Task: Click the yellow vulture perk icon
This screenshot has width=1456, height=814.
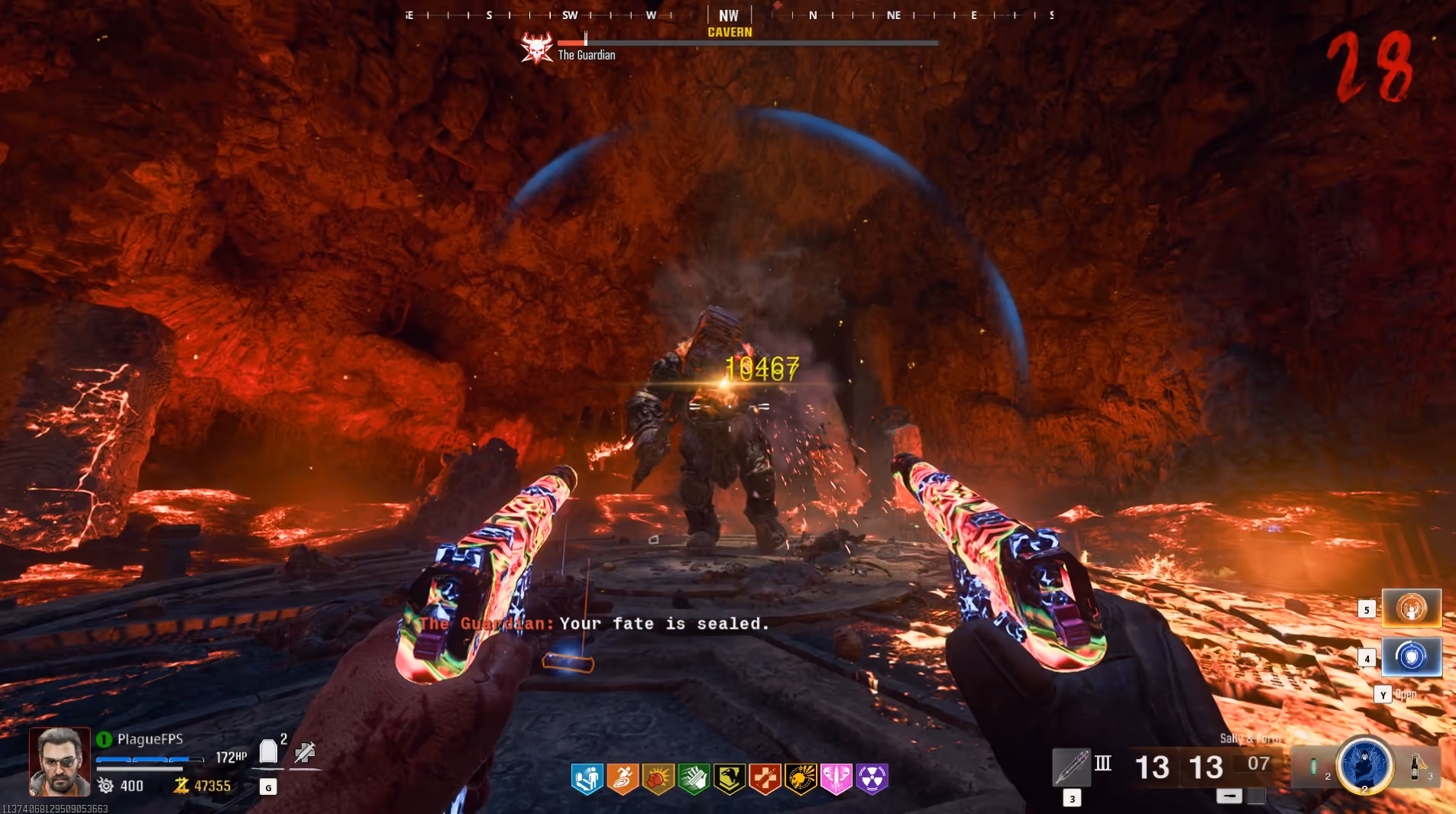Action: [x=730, y=779]
